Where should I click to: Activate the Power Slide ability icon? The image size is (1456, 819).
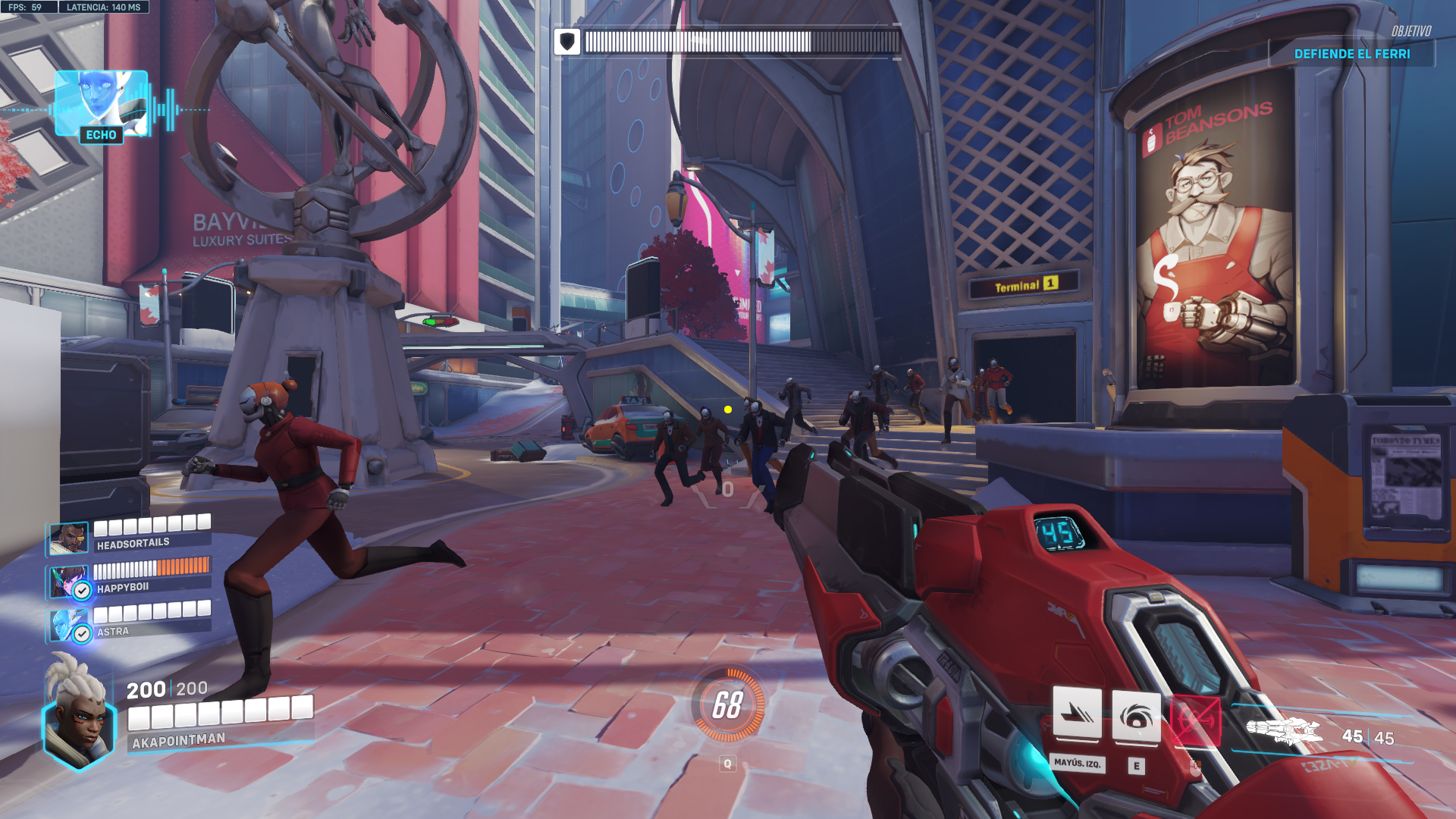click(1077, 714)
